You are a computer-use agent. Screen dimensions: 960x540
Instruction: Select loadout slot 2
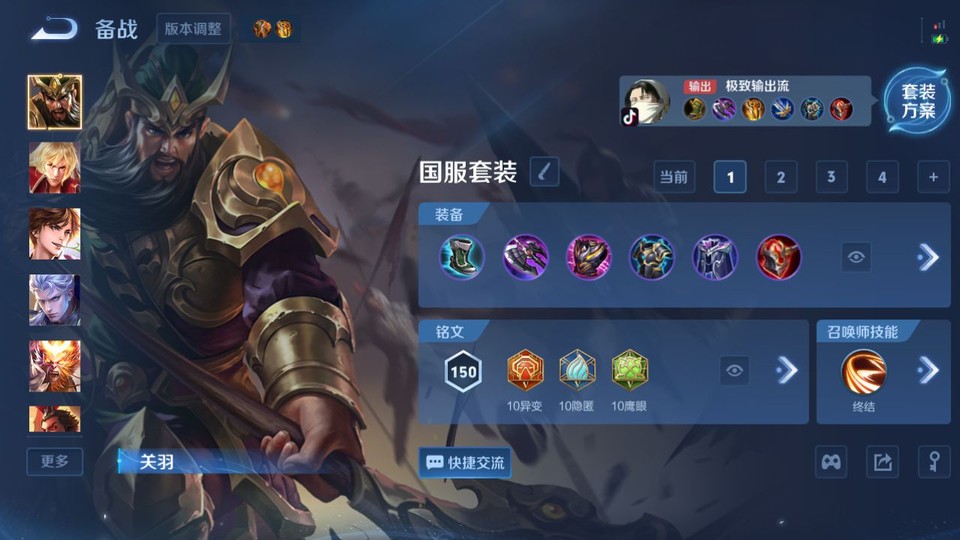pyautogui.click(x=780, y=178)
